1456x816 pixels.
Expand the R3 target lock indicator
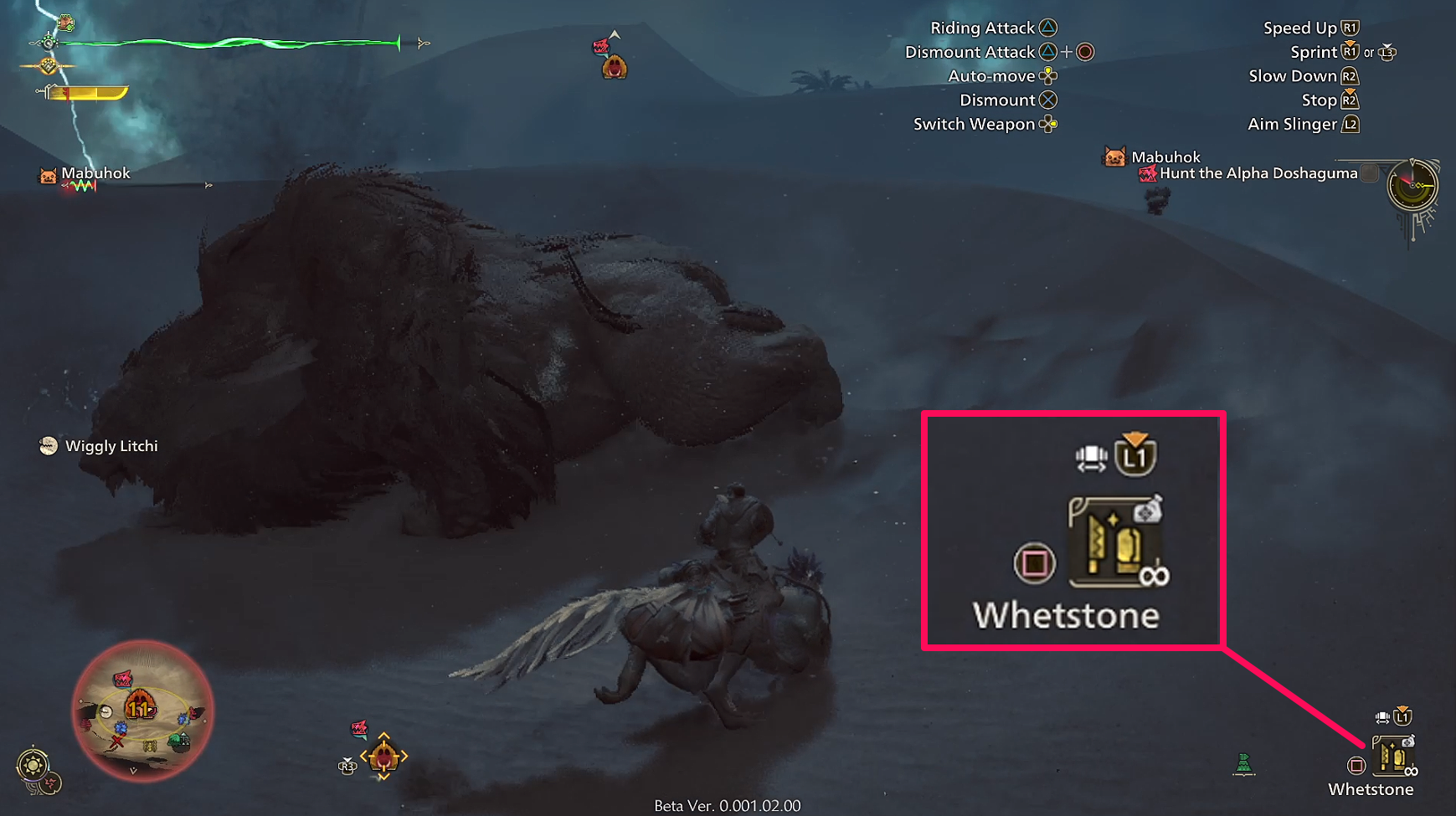pos(347,764)
